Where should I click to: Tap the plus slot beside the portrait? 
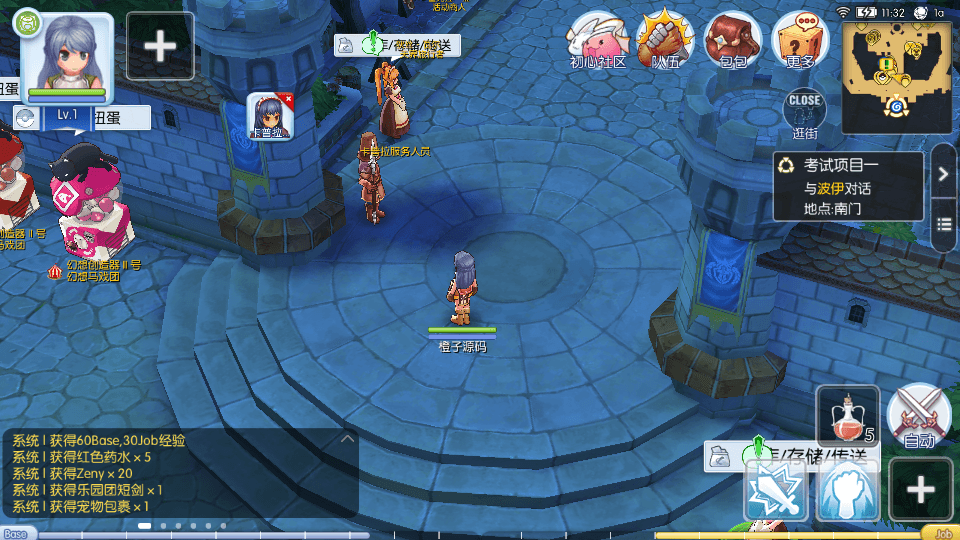(160, 46)
